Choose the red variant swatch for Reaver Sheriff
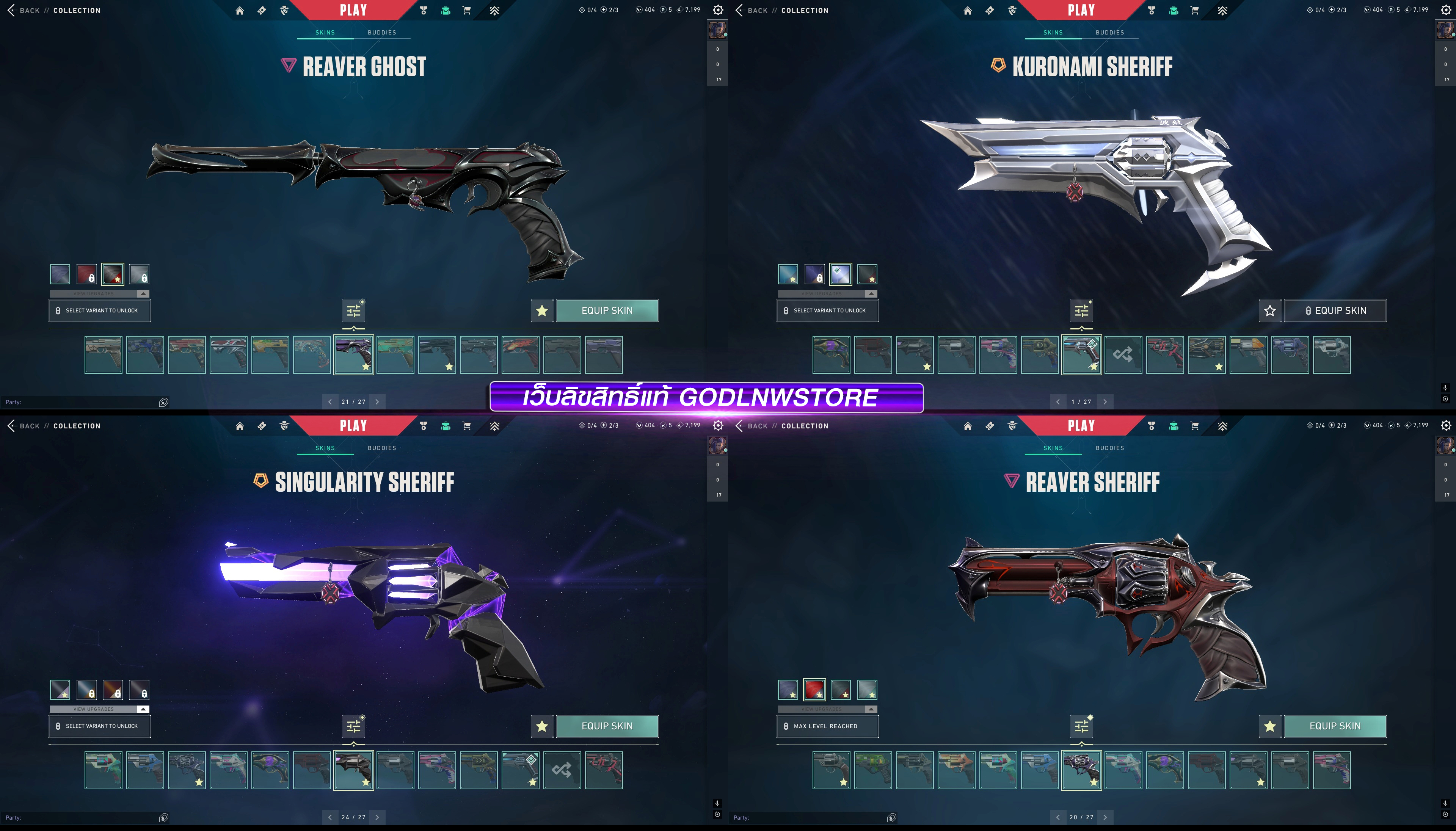 pyautogui.click(x=814, y=690)
